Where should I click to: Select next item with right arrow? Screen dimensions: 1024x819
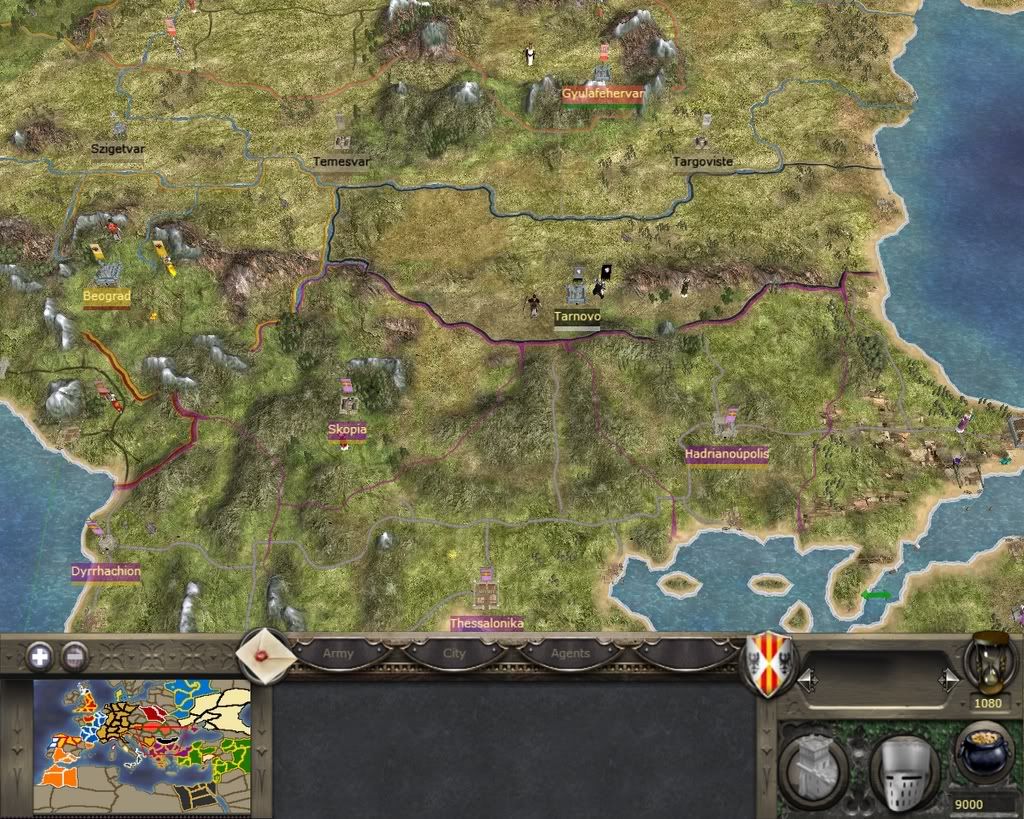[x=948, y=681]
